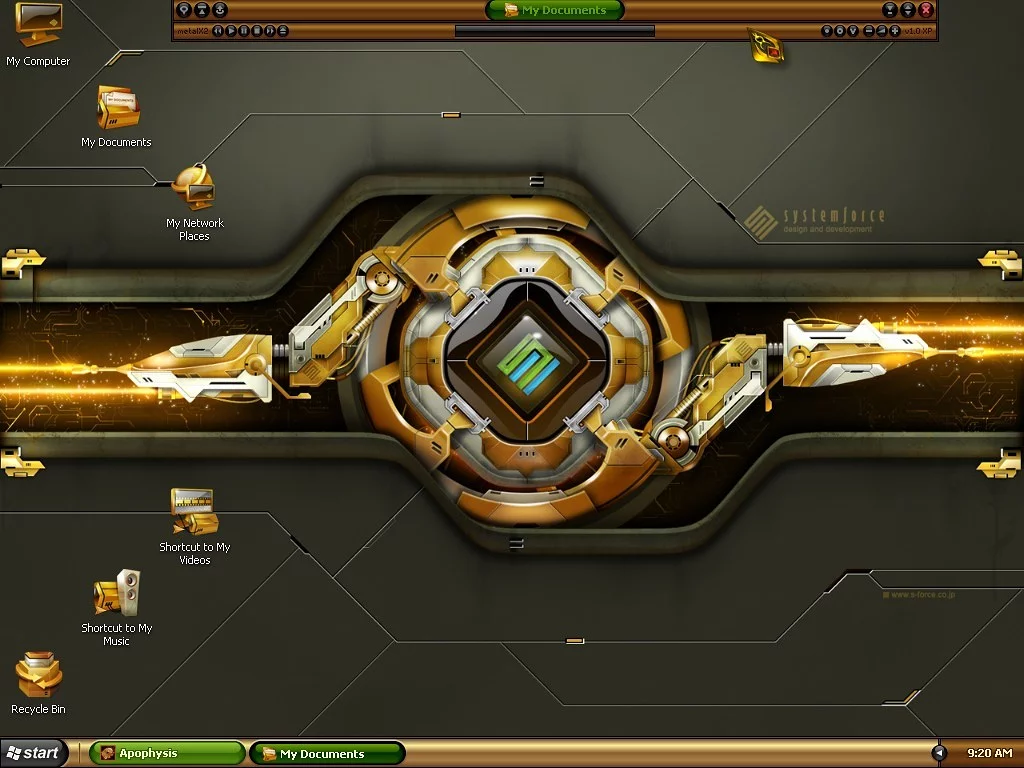Viewport: 1024px width, 768px height.
Task: Switch to the Apophysis taskbar window
Action: tap(167, 753)
